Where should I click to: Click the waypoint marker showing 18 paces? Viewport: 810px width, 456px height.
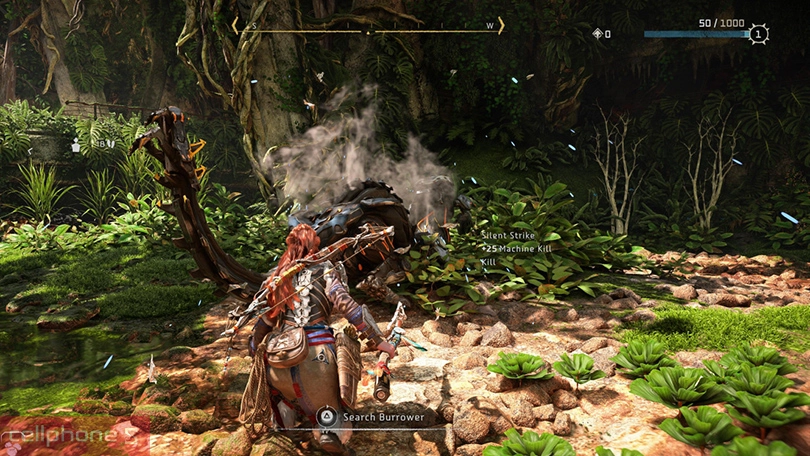(x=76, y=145)
